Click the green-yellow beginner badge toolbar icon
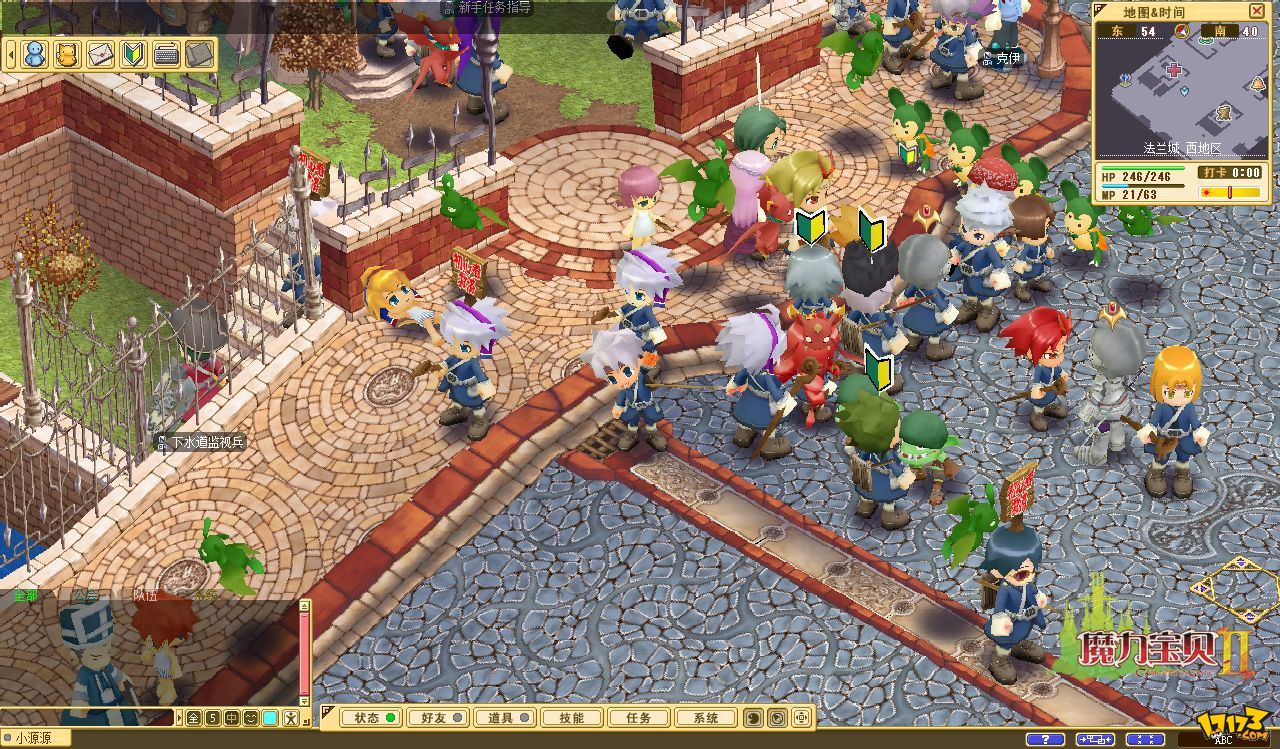The height and width of the screenshot is (749, 1280). coord(133,54)
